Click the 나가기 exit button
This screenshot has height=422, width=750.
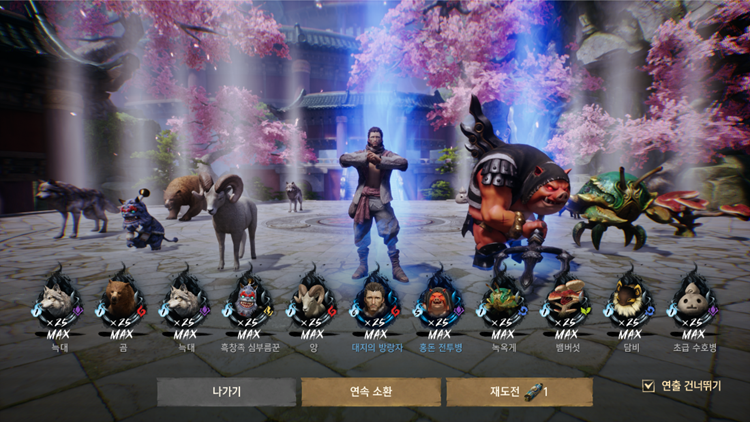(226, 391)
